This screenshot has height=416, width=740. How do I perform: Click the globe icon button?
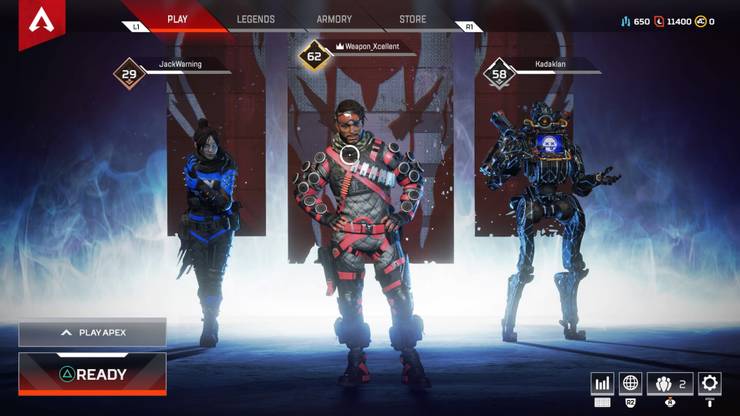click(x=630, y=383)
